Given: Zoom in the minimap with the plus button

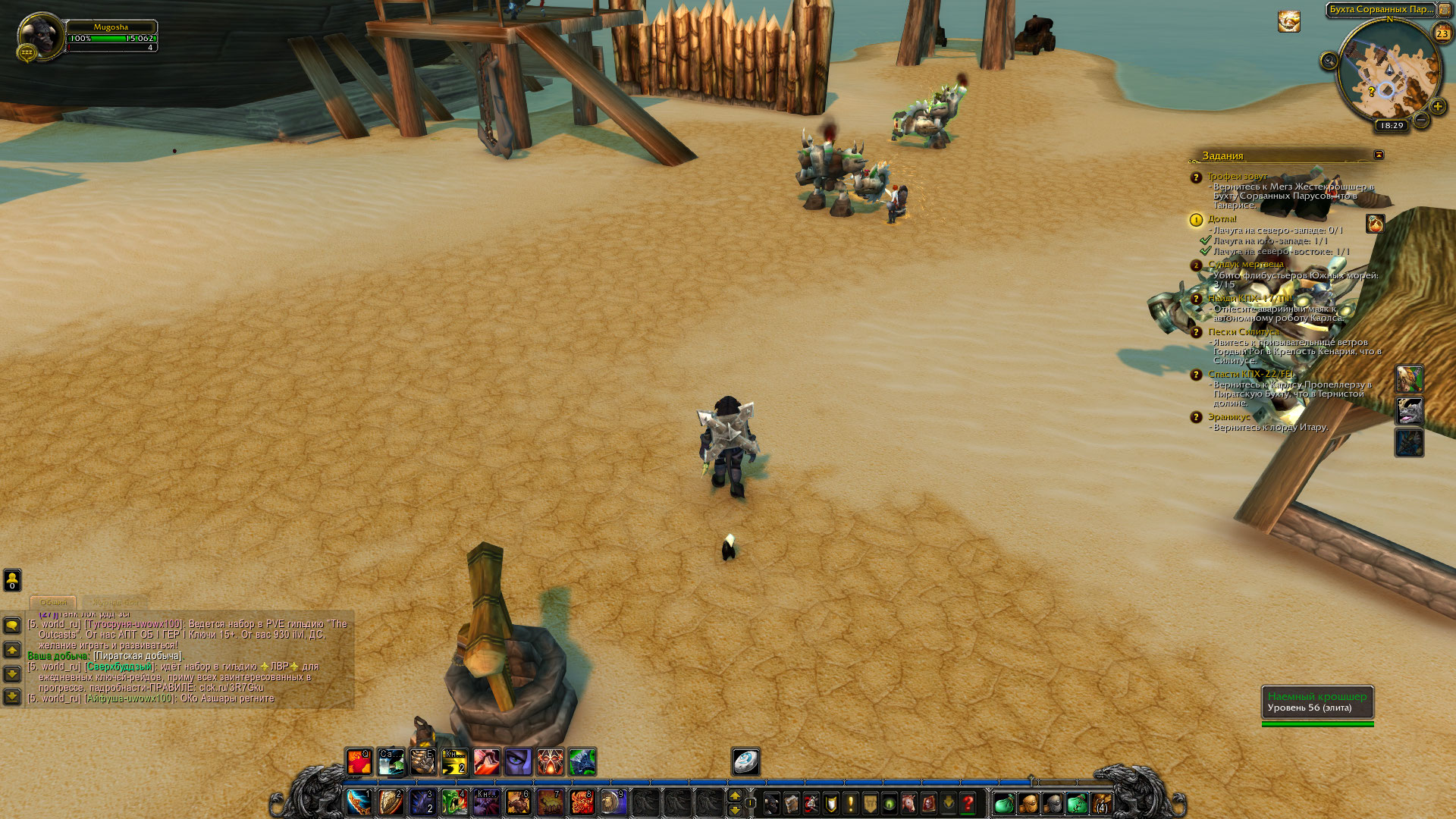Looking at the screenshot, I should 1437,106.
